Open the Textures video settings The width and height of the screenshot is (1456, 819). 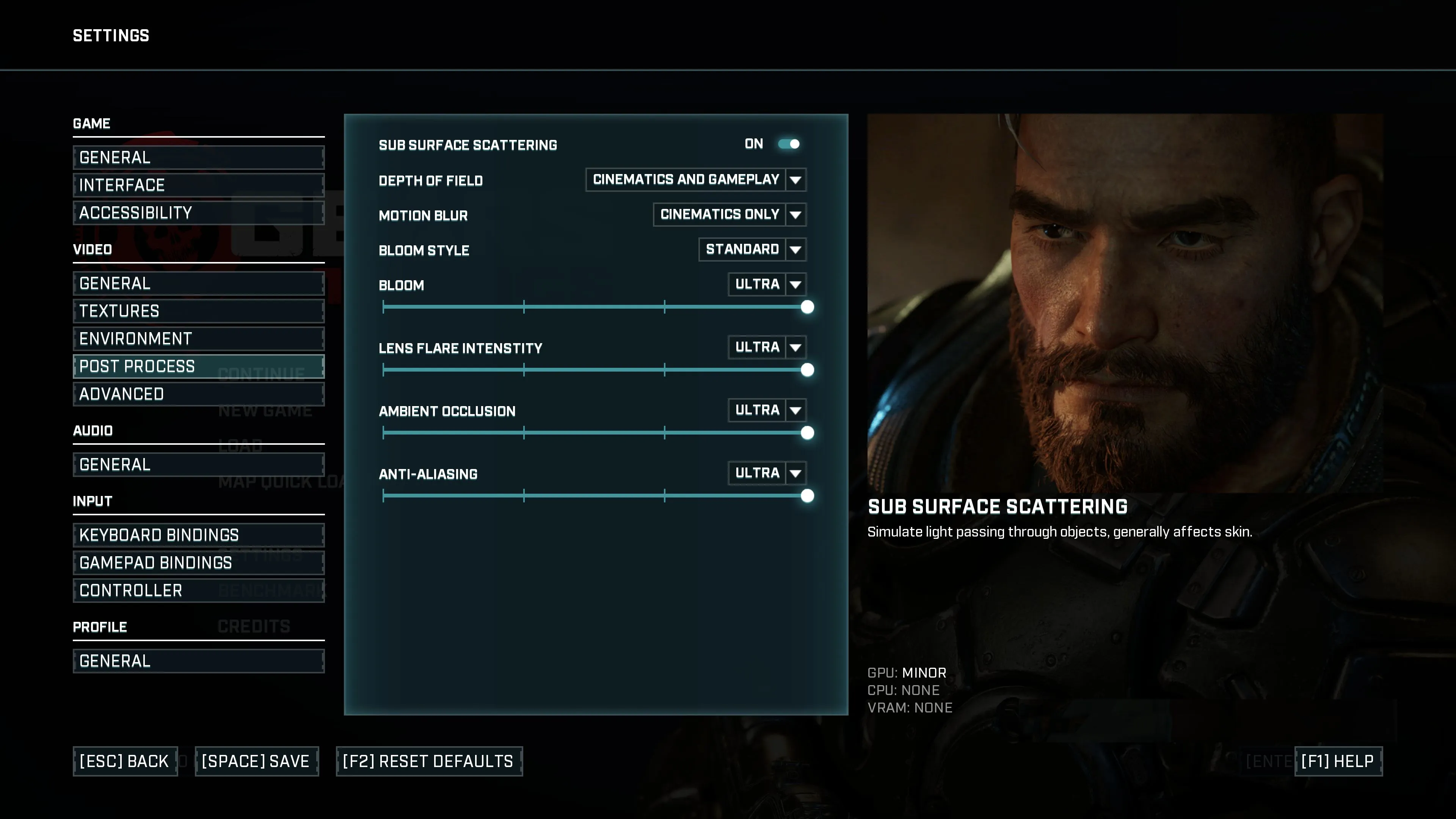(x=198, y=311)
